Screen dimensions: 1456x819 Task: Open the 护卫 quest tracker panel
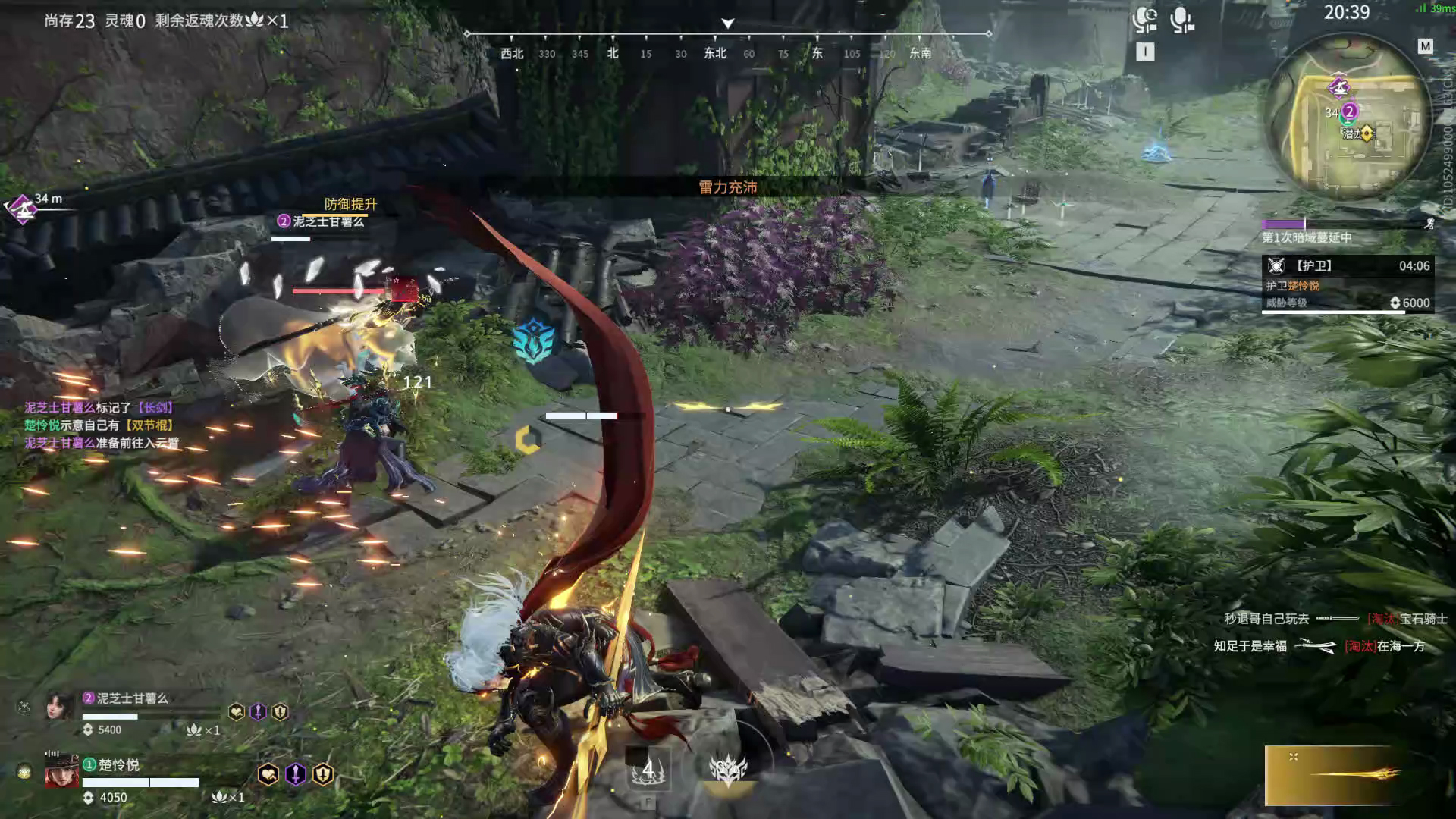[1346, 284]
